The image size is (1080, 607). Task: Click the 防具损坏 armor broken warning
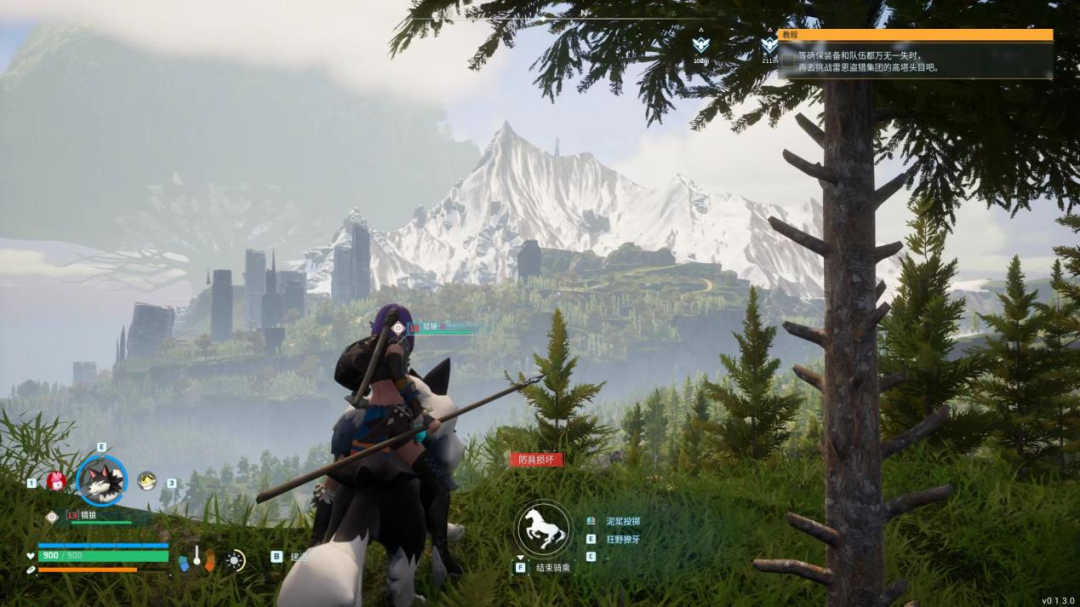coord(536,459)
